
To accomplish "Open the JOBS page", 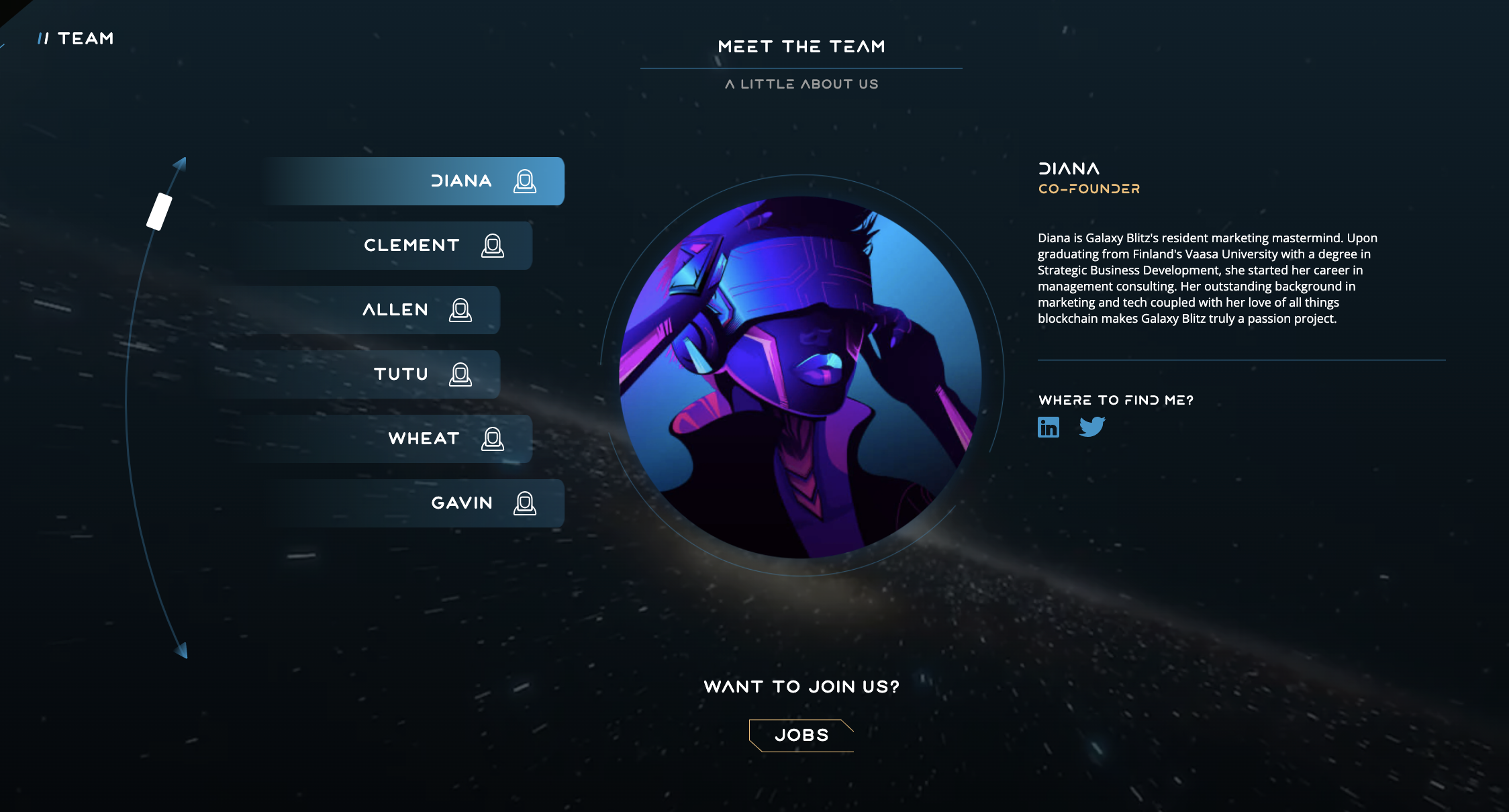I will 801,735.
